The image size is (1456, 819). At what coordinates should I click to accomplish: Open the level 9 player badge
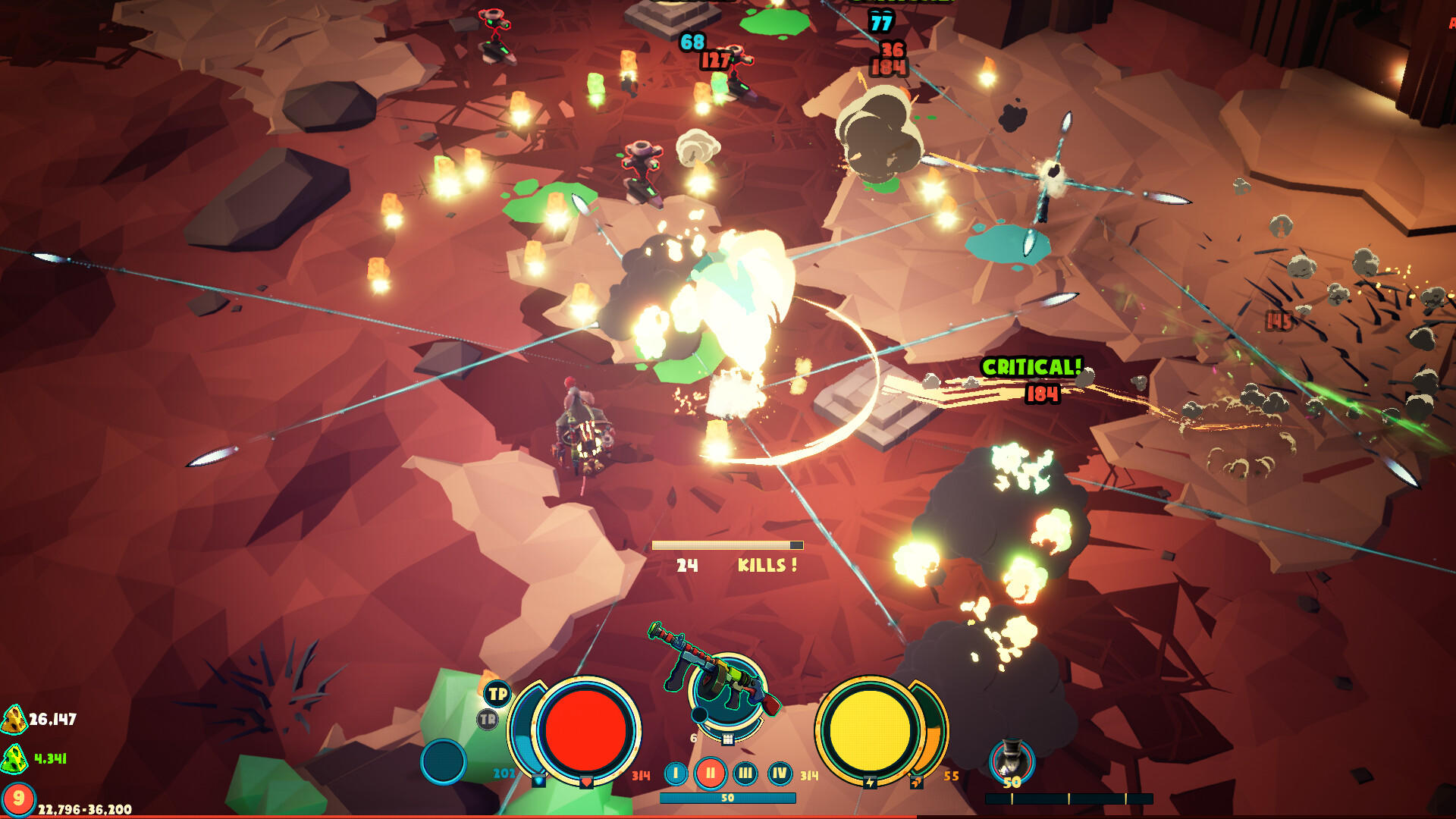(x=18, y=799)
